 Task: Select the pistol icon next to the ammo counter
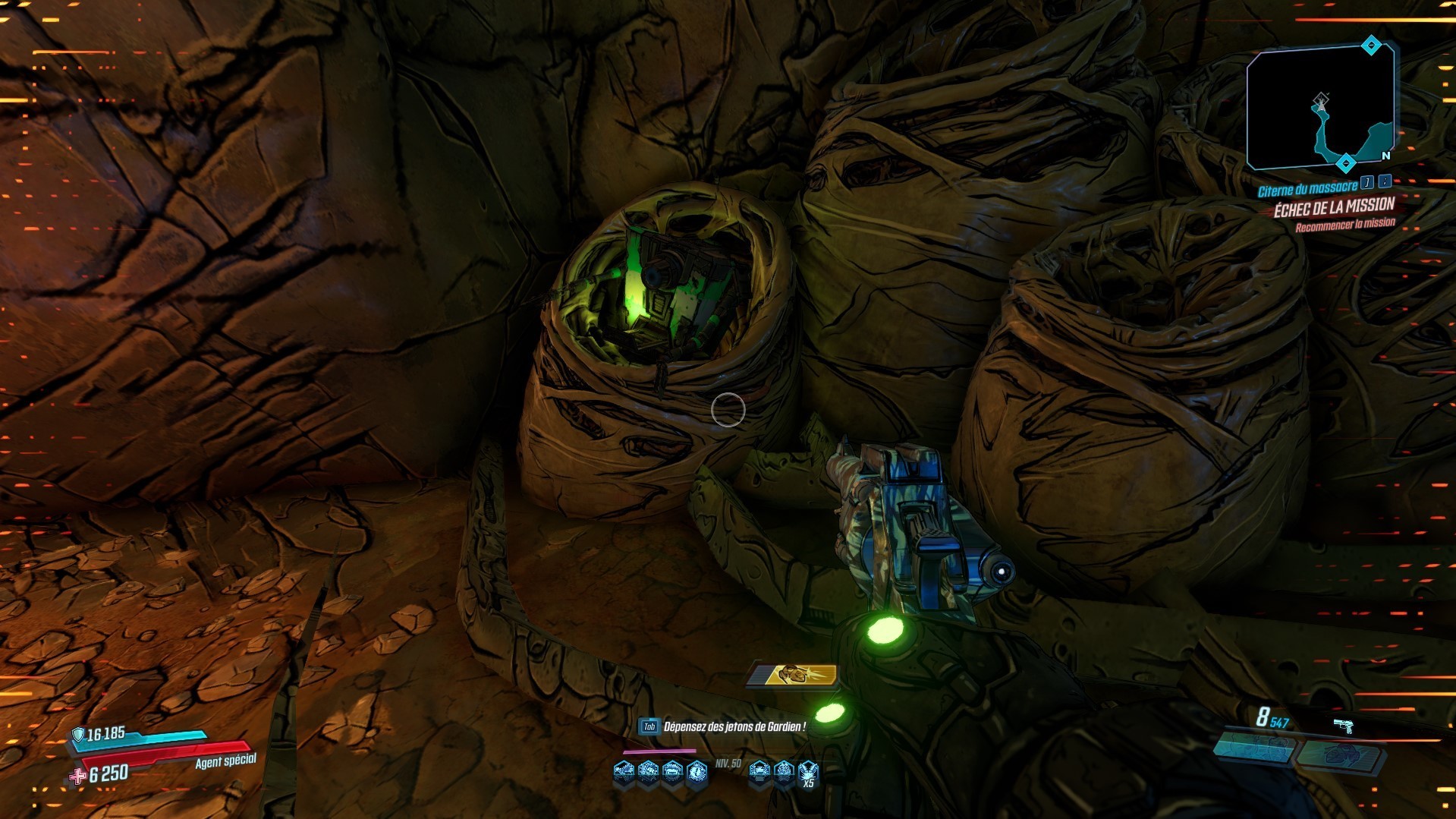1343,726
